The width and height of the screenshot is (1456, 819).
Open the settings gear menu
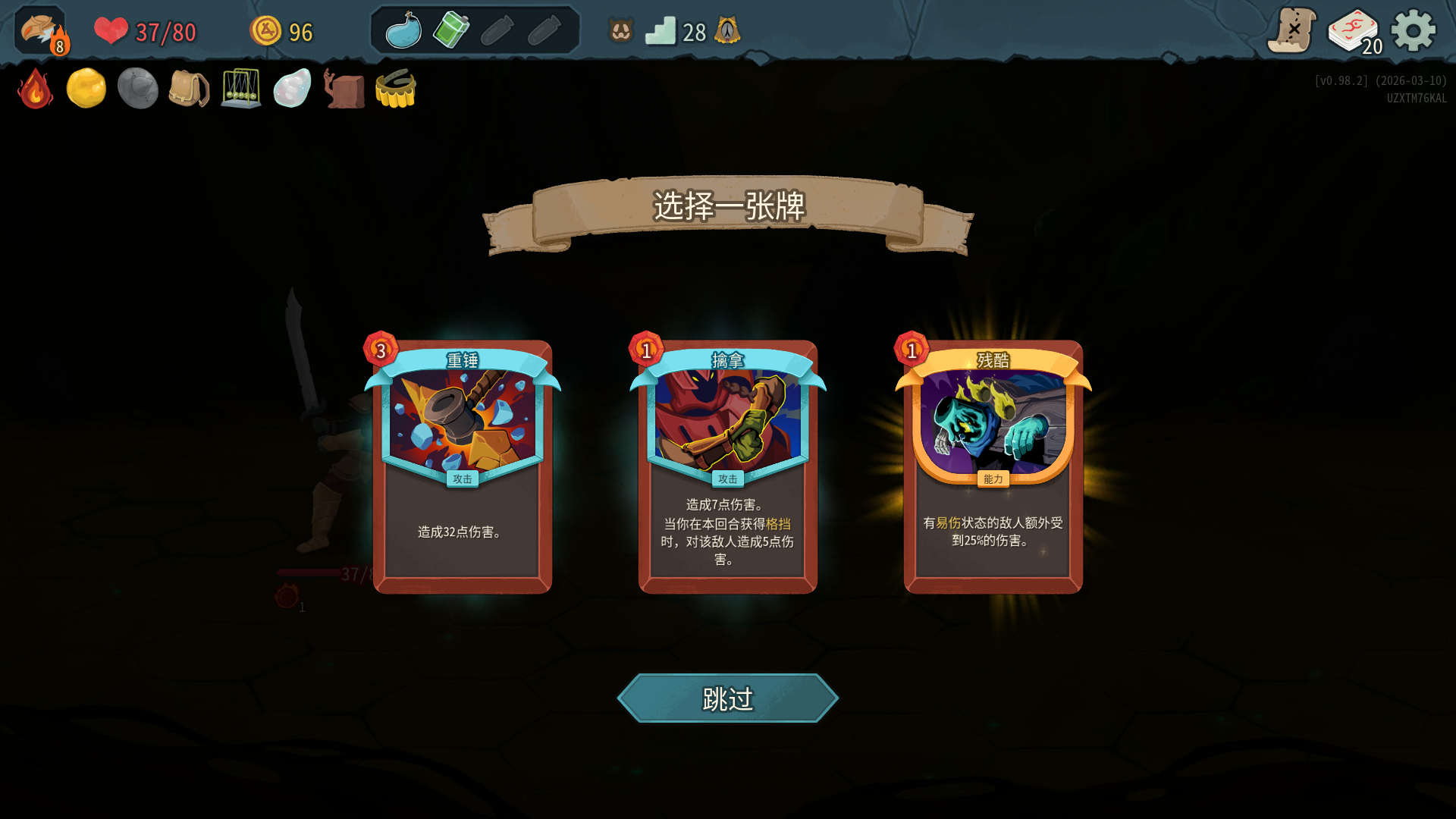[1414, 31]
